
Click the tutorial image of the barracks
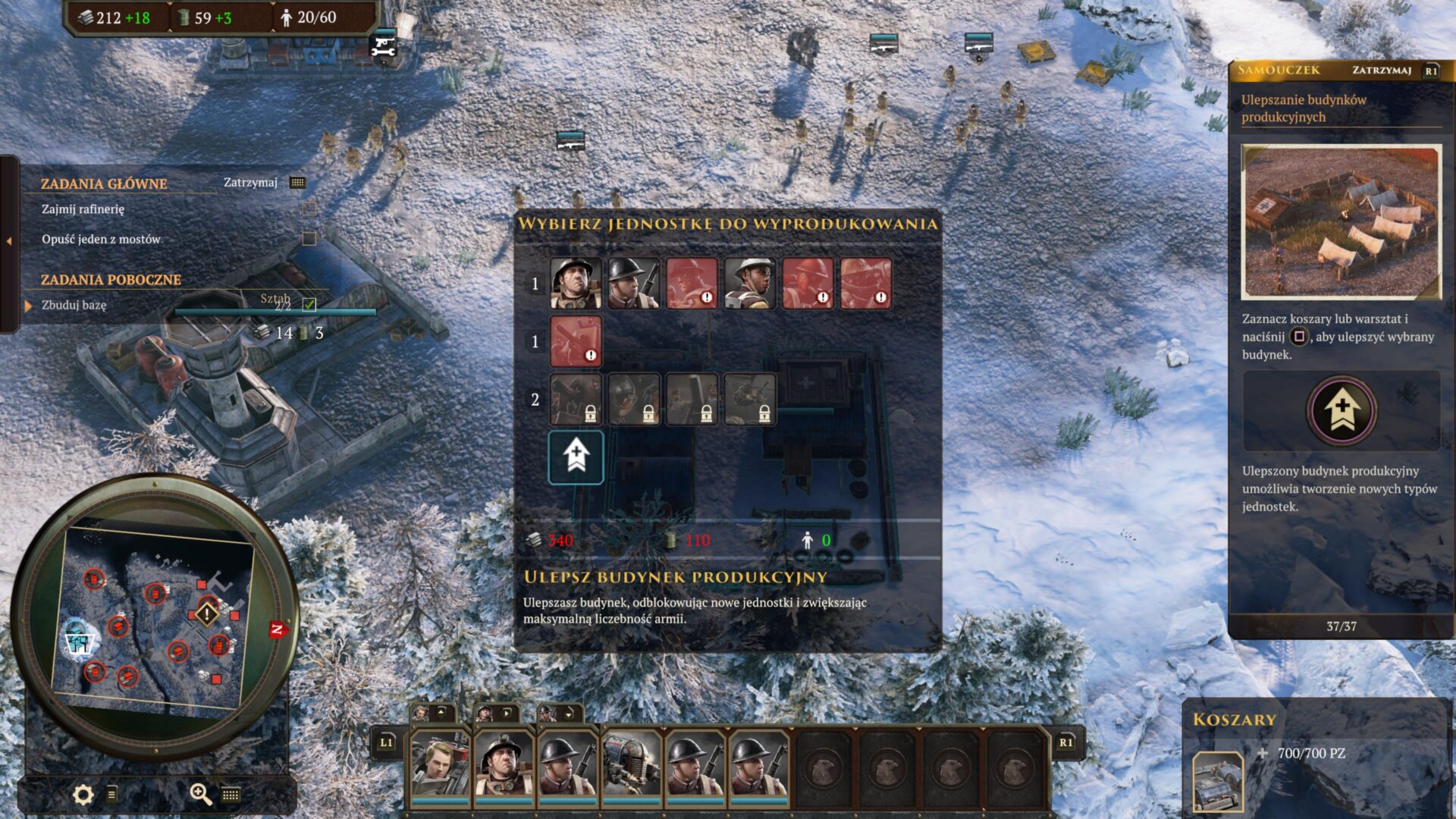[x=1341, y=221]
